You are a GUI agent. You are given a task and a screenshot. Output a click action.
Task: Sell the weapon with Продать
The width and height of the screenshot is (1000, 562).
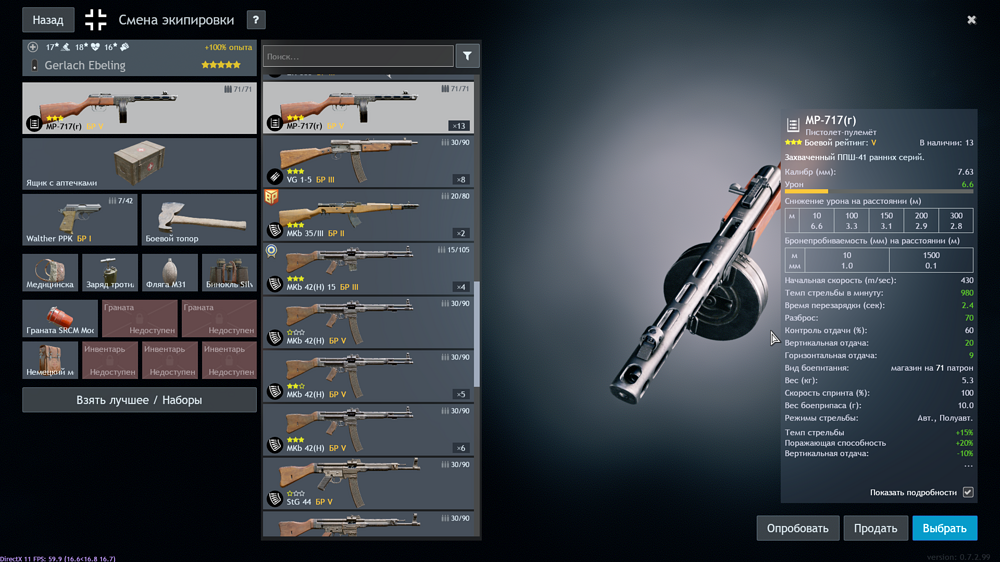point(875,528)
